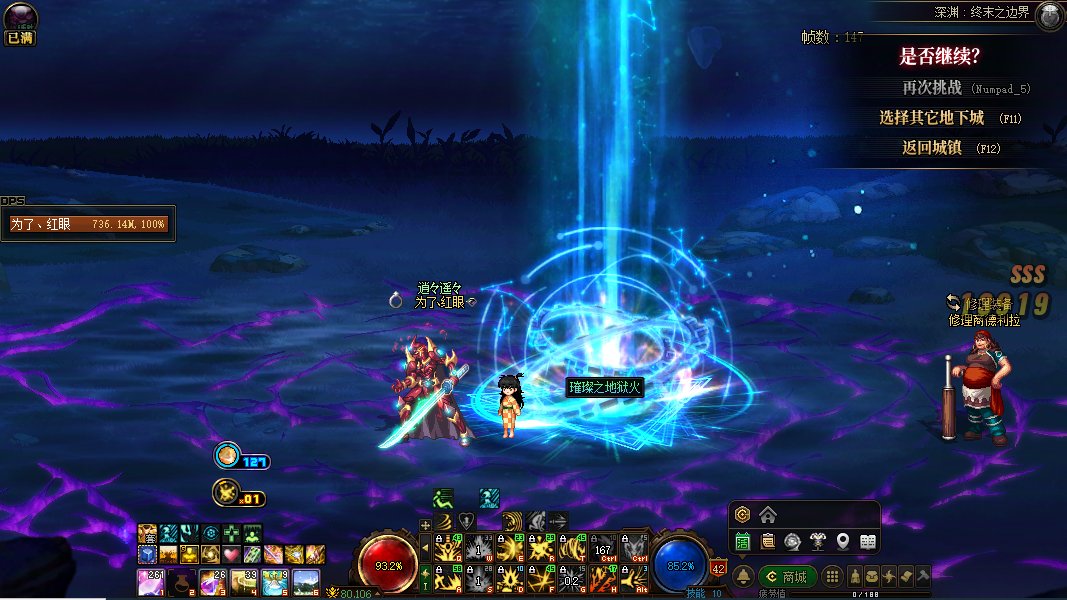Open the scroll clipboard quest icon
The image size is (1067, 600).
[x=768, y=541]
